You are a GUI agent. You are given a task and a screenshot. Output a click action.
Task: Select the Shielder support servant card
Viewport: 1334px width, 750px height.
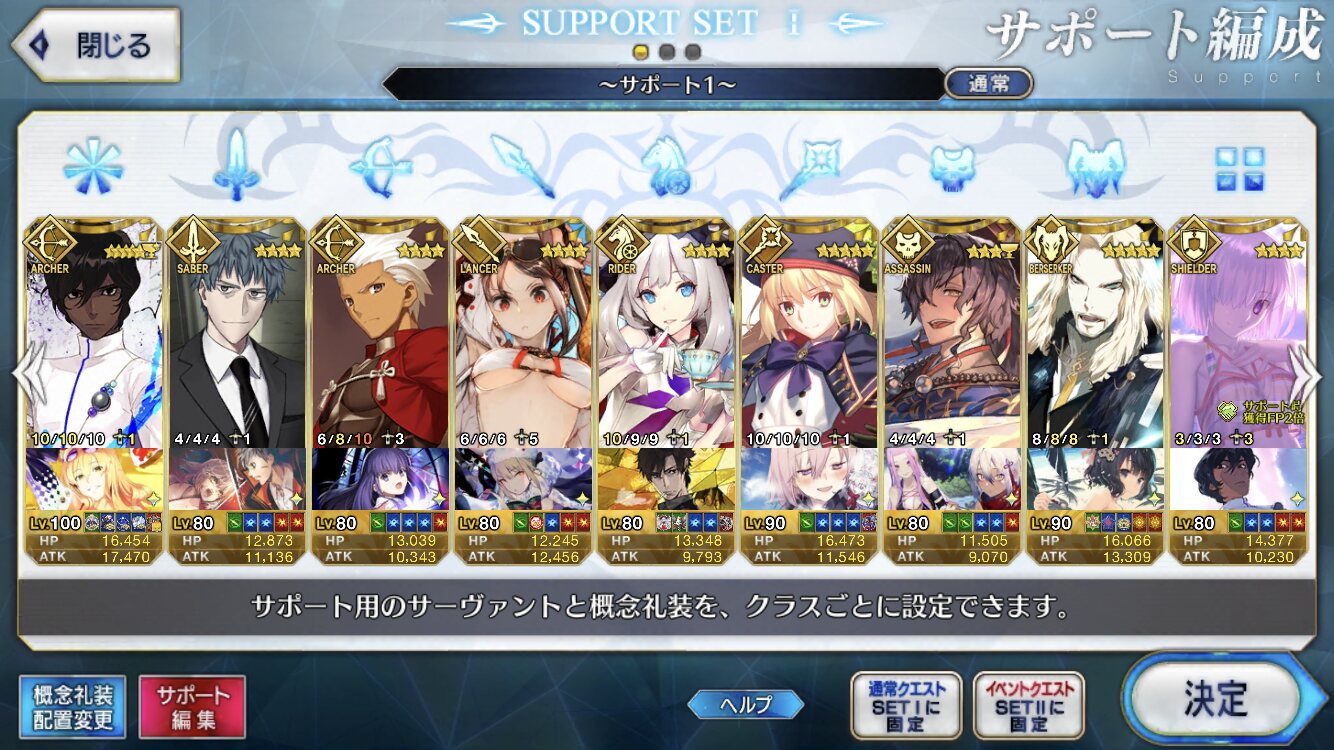[1238, 390]
